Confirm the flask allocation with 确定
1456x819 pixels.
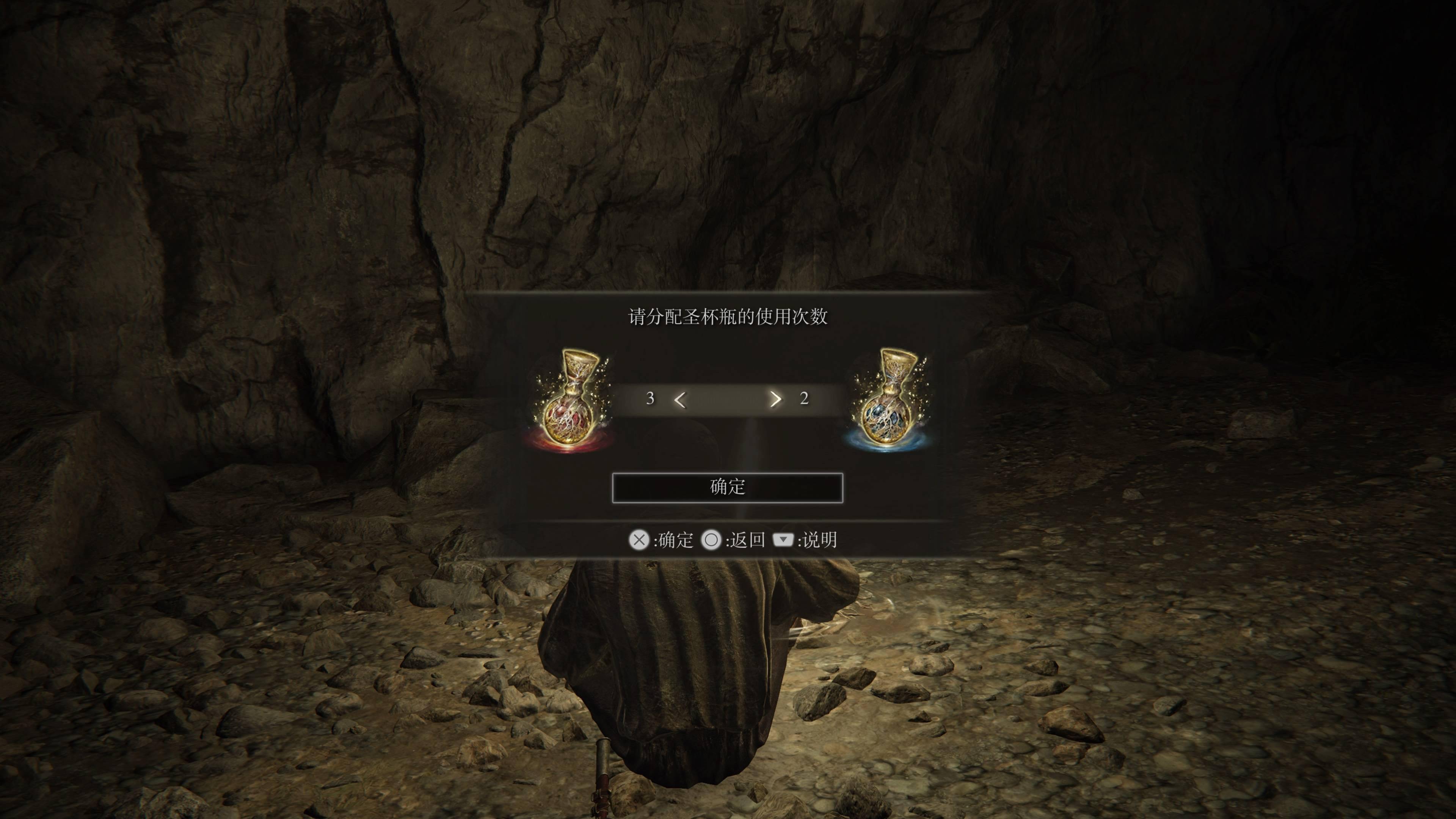pyautogui.click(x=728, y=487)
